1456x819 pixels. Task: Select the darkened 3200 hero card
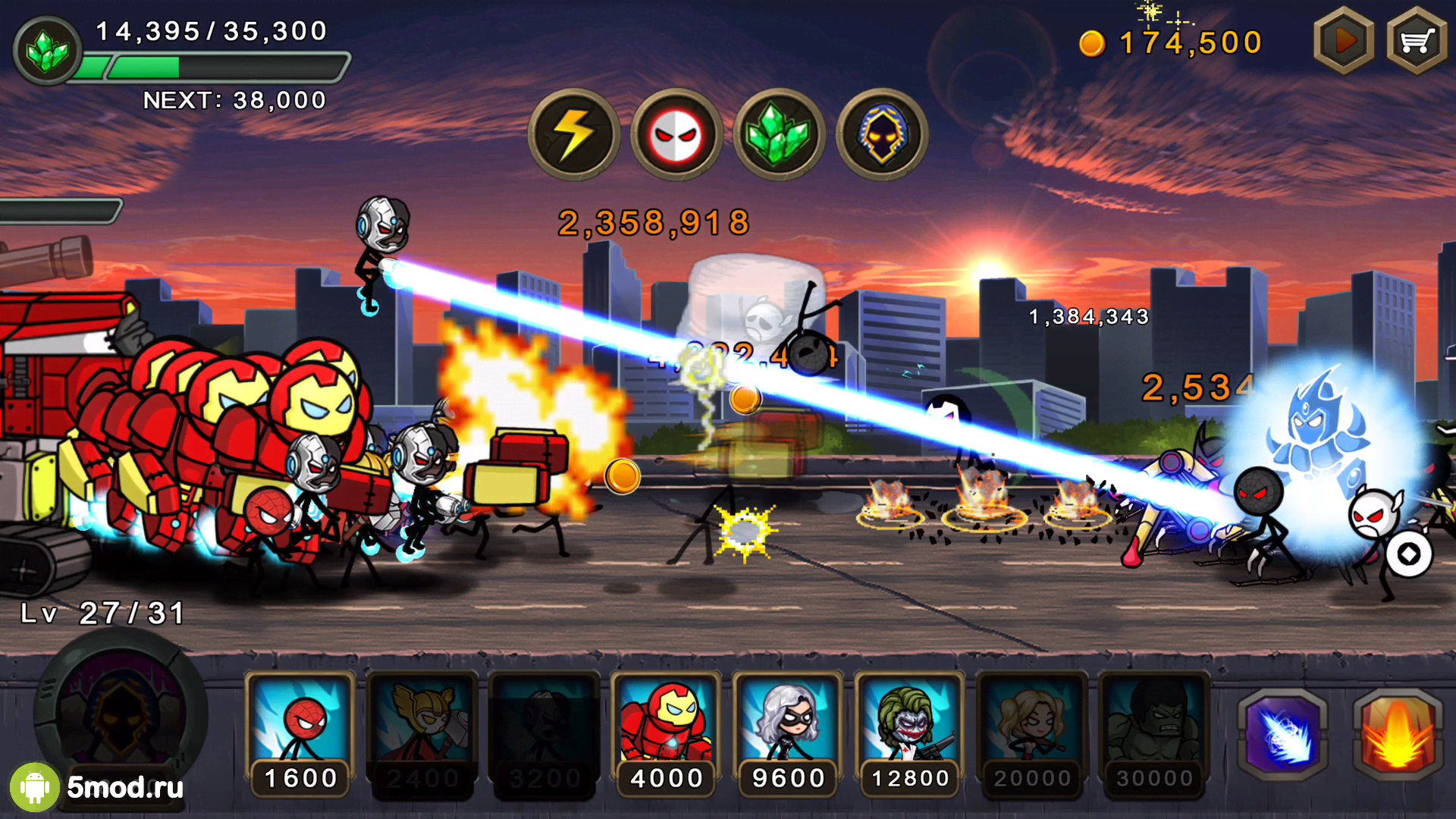[x=544, y=732]
